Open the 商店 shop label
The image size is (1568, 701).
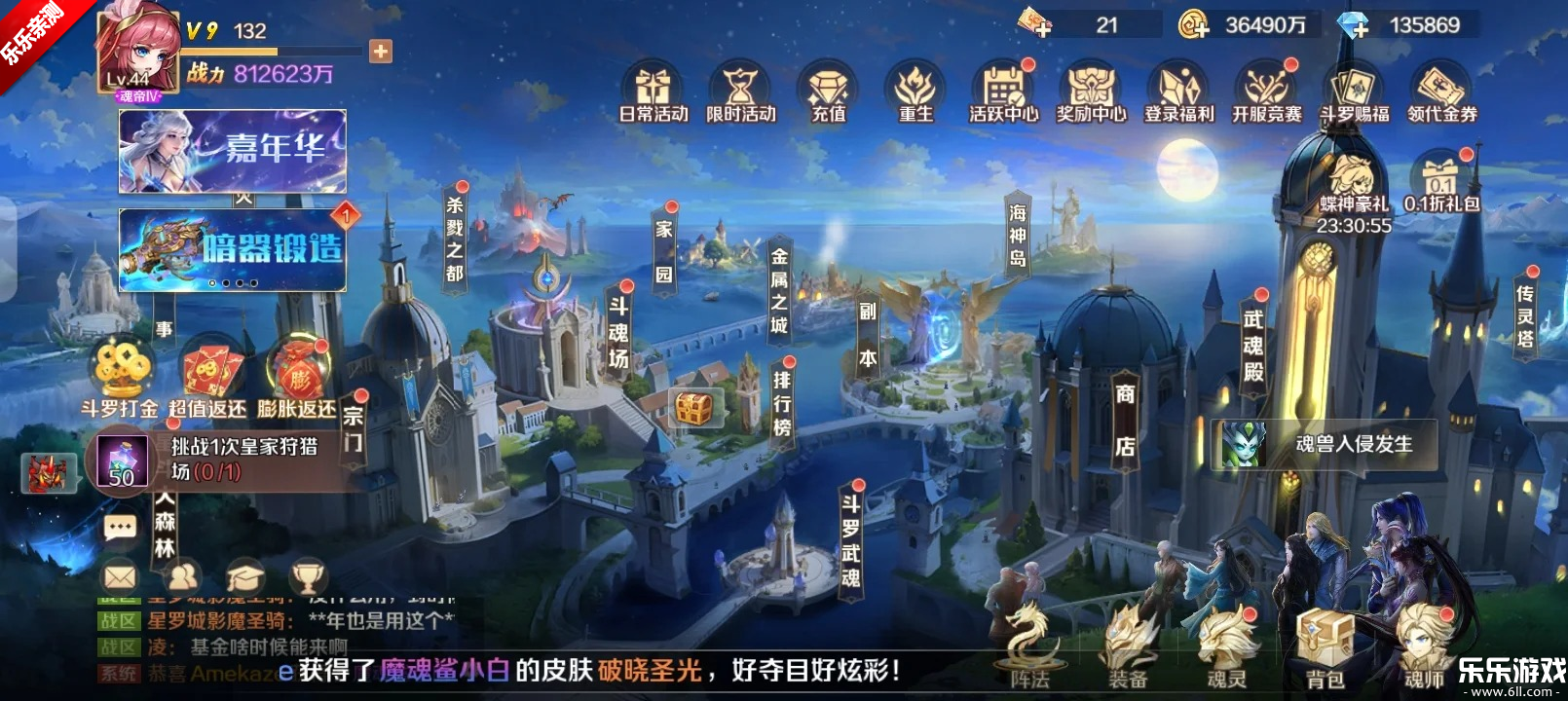coord(1125,420)
